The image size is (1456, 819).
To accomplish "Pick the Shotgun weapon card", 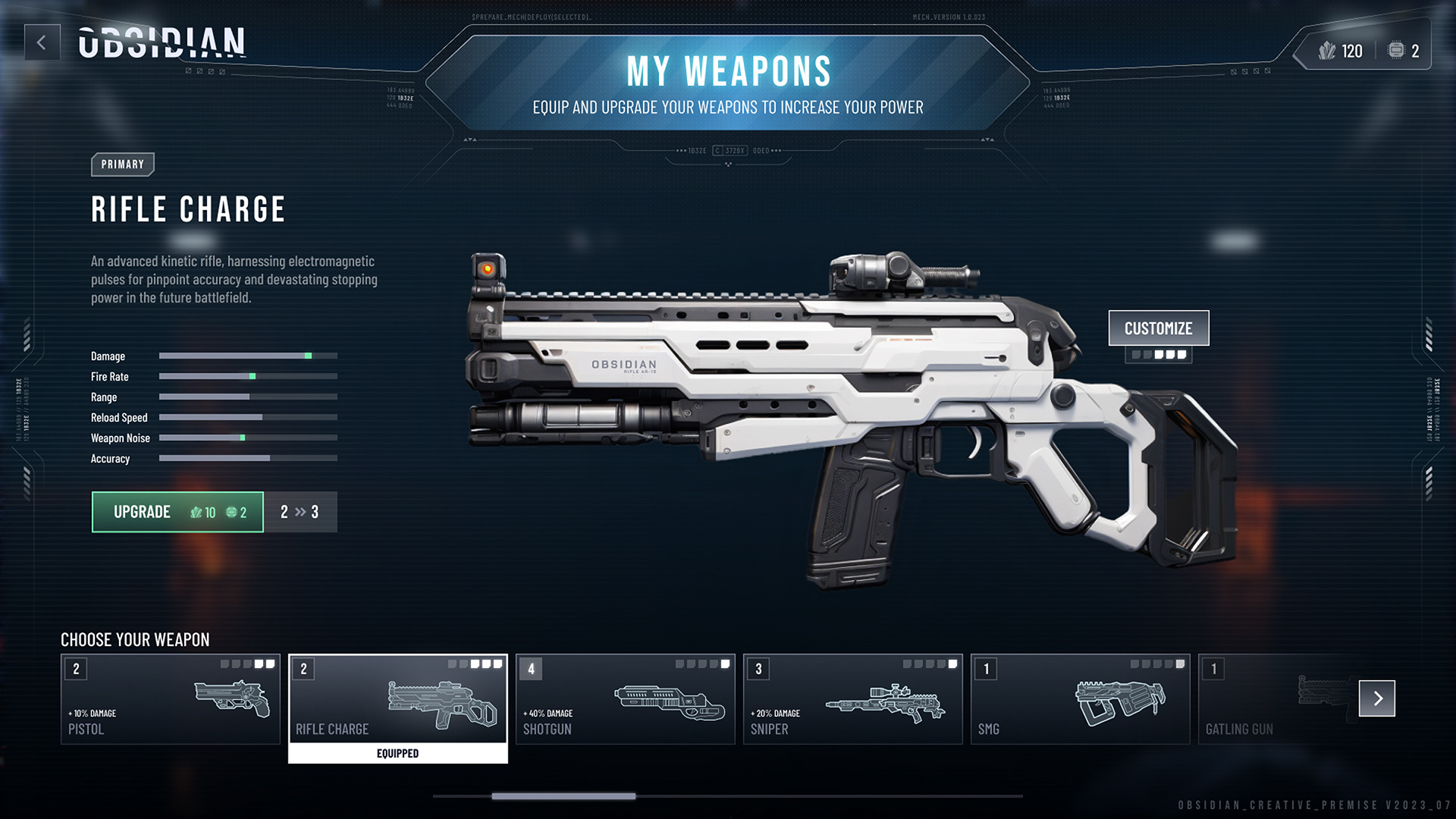I will [x=625, y=699].
